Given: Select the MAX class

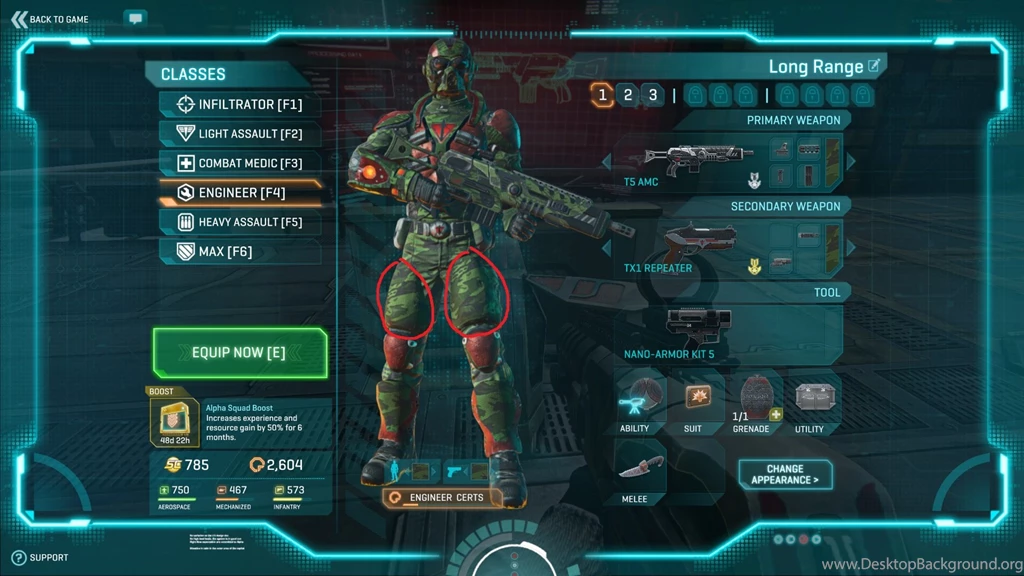Looking at the screenshot, I should (x=239, y=251).
